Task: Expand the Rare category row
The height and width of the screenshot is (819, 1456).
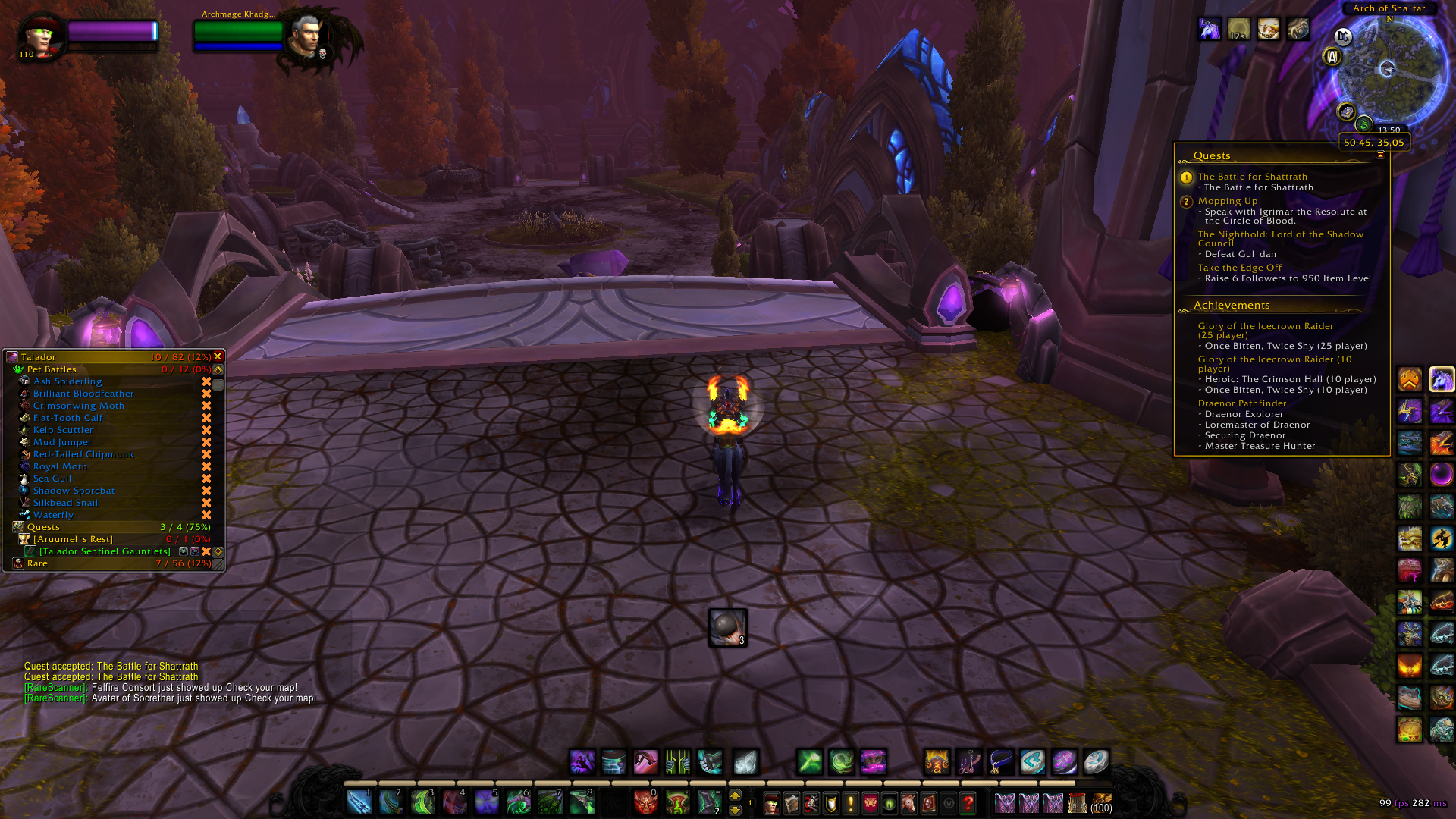Action: [37, 563]
